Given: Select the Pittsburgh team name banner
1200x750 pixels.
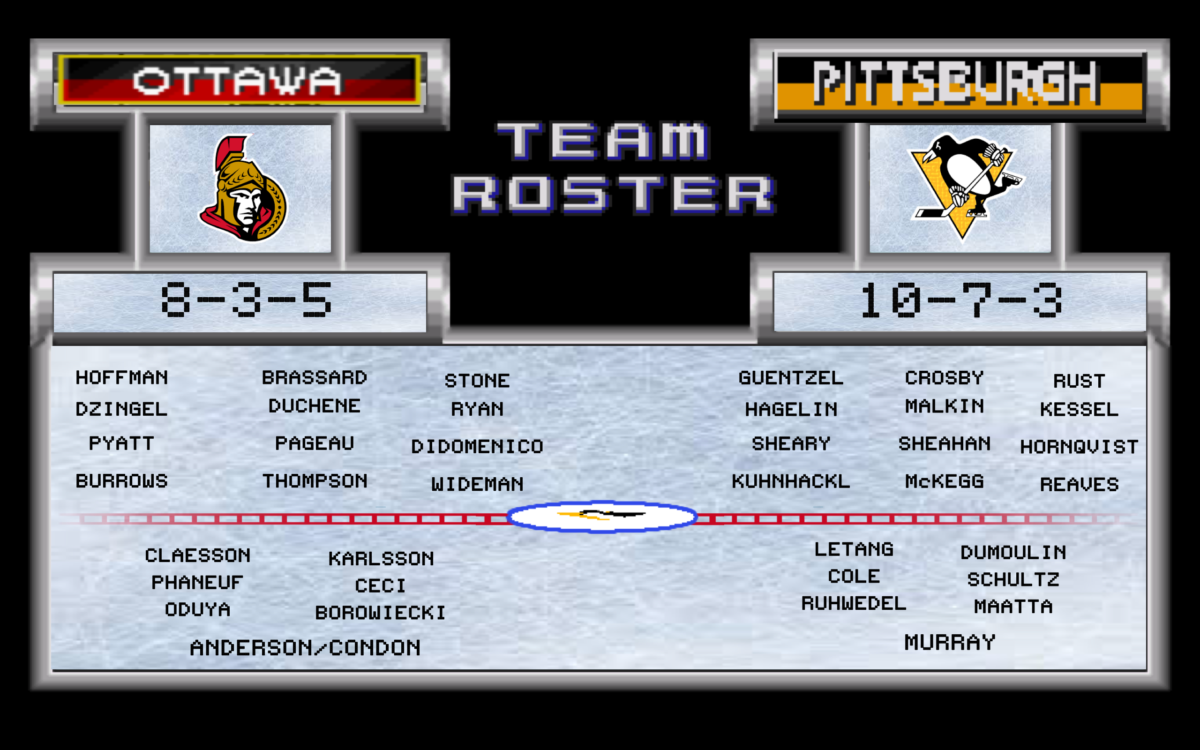Looking at the screenshot, I should click(958, 82).
